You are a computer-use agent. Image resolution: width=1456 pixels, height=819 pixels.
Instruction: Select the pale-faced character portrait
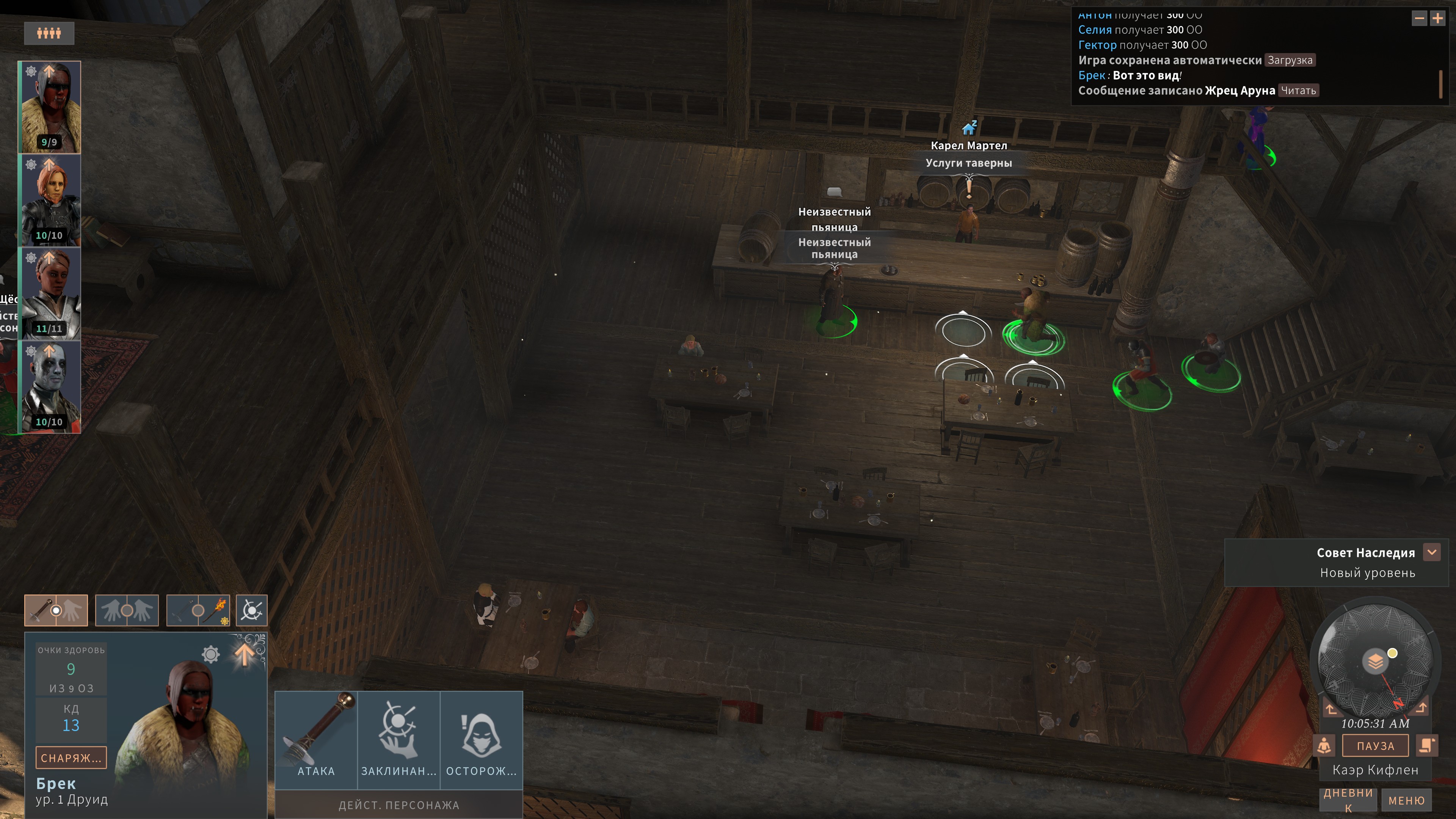(x=50, y=387)
